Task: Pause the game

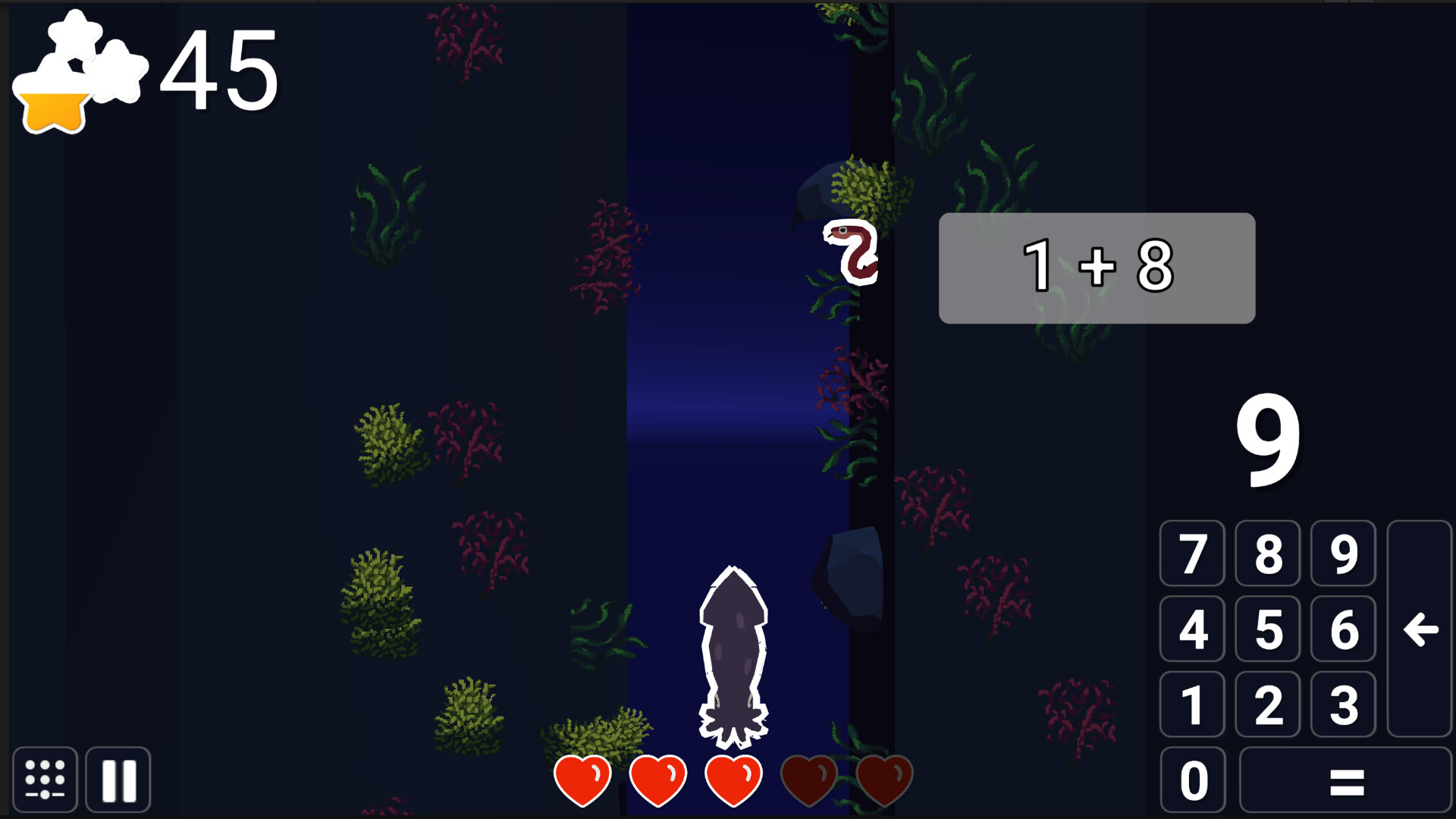Action: pyautogui.click(x=118, y=780)
